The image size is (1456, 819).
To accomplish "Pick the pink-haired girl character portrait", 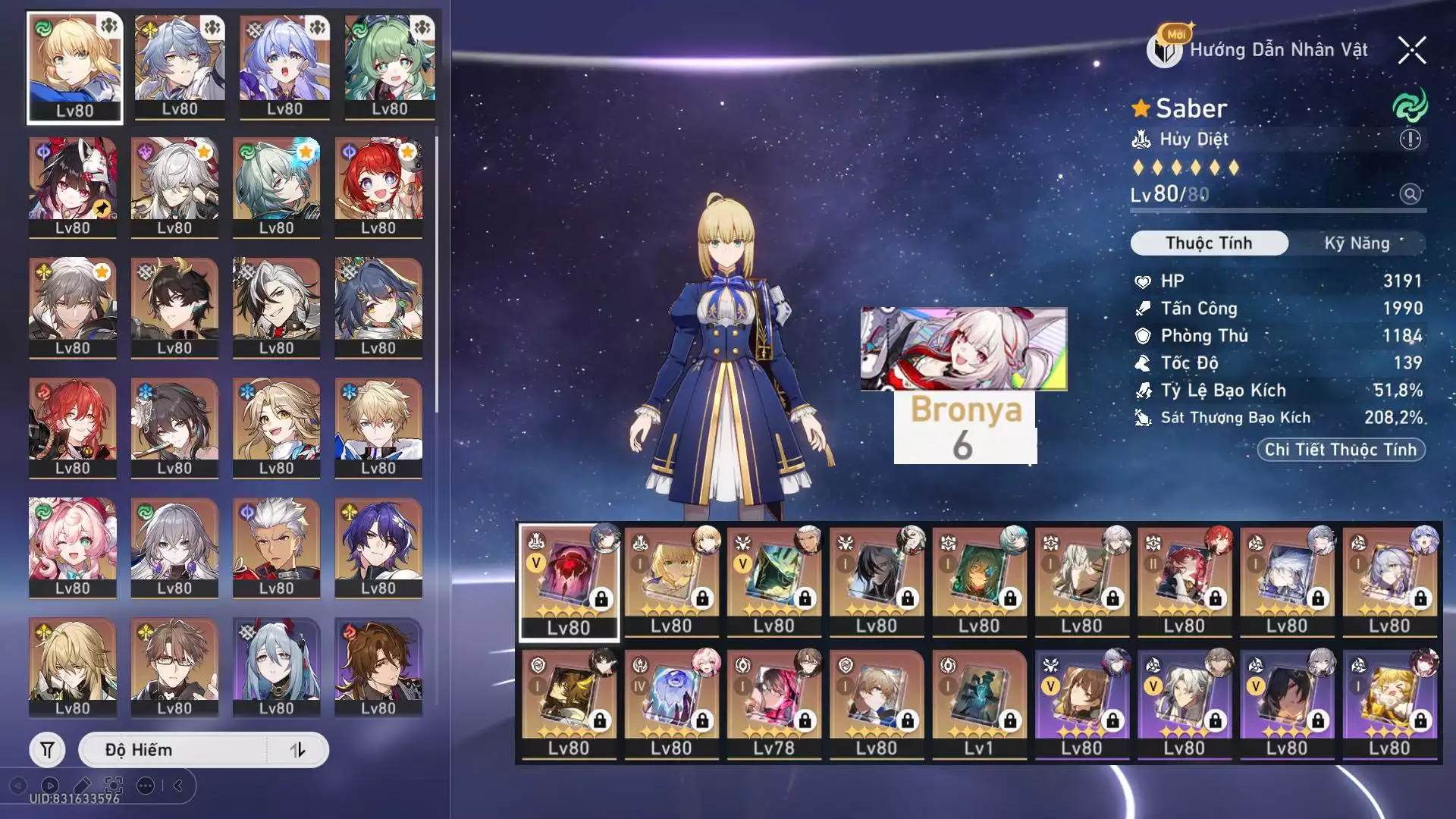I will [x=73, y=546].
